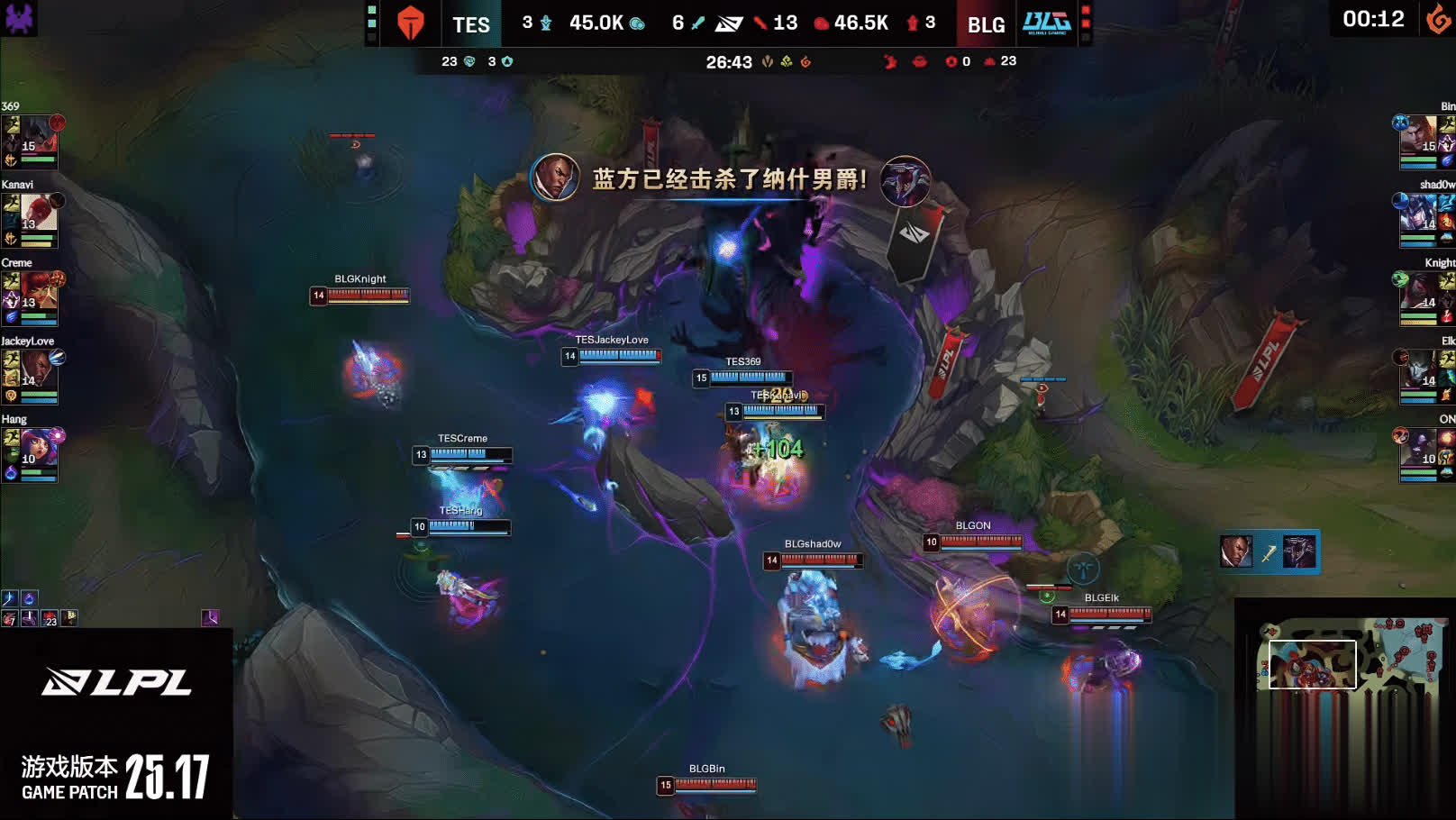
Task: Click the purple monster icon in the top-left corner
Action: [19, 17]
